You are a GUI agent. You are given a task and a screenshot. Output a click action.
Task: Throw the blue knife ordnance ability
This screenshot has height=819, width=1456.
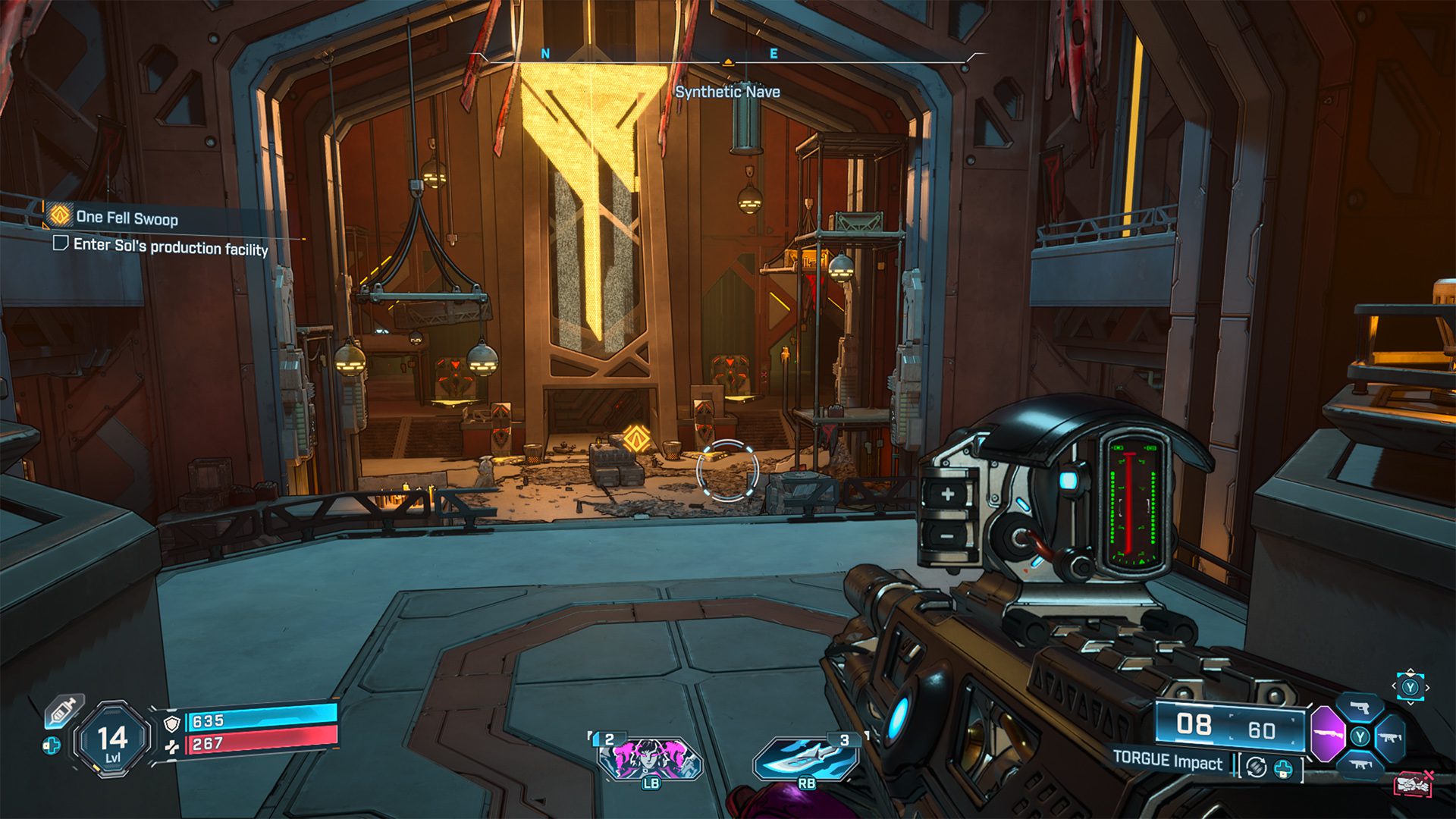tap(806, 759)
